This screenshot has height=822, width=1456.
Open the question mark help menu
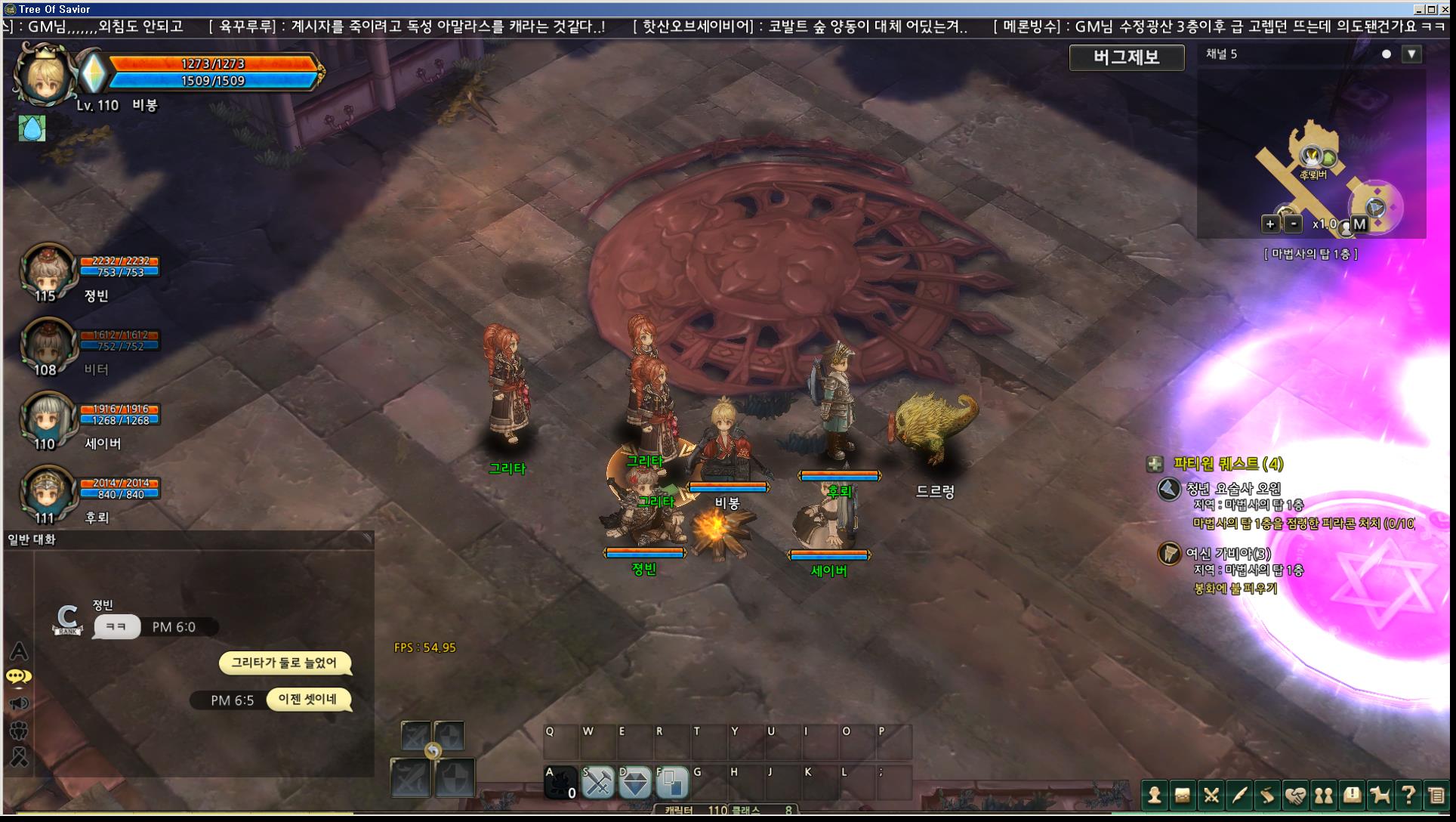(1408, 795)
